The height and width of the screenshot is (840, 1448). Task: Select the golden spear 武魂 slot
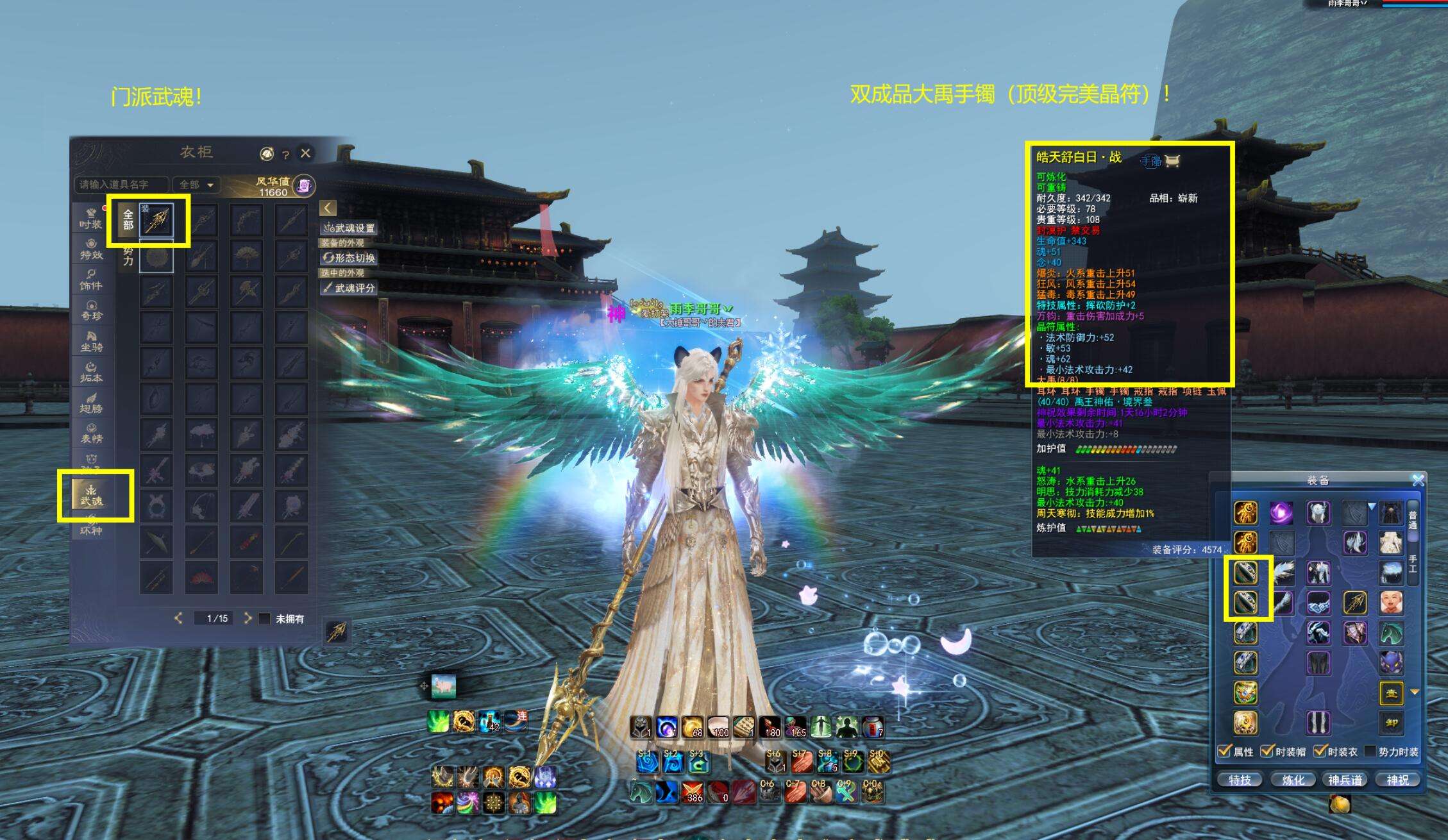click(156, 221)
